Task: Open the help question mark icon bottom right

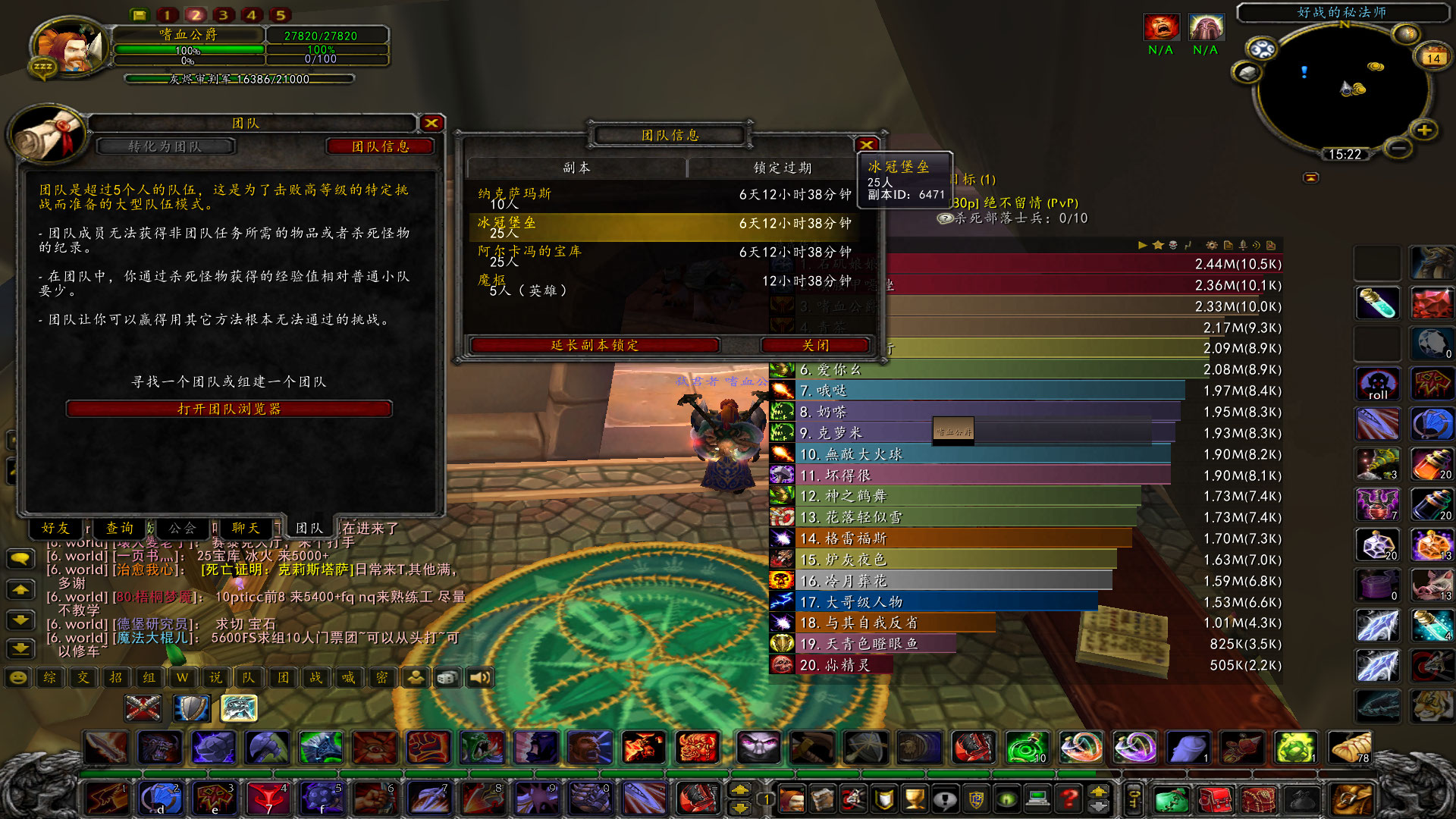Action: (1069, 800)
